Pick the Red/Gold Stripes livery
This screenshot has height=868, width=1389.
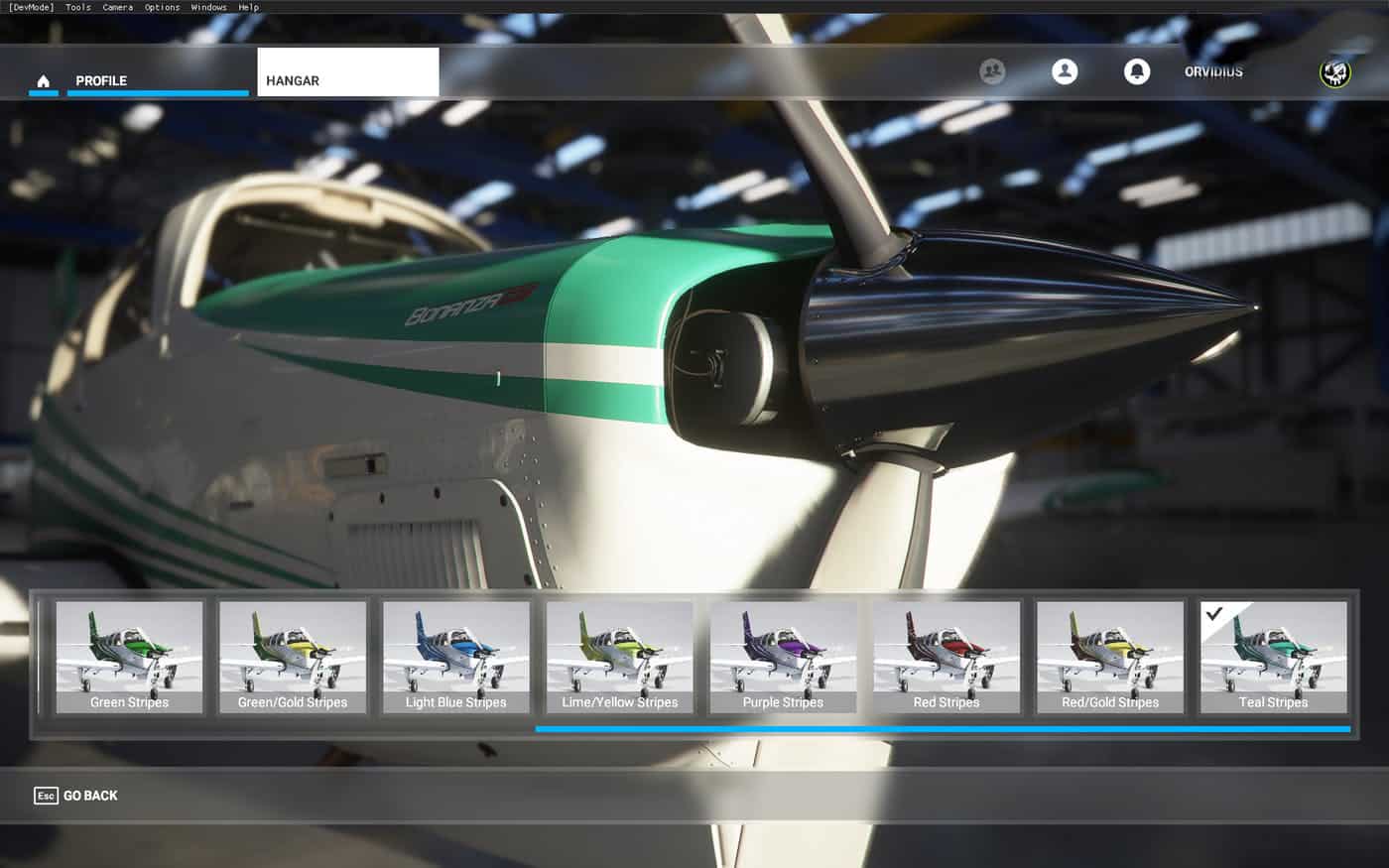(1110, 657)
